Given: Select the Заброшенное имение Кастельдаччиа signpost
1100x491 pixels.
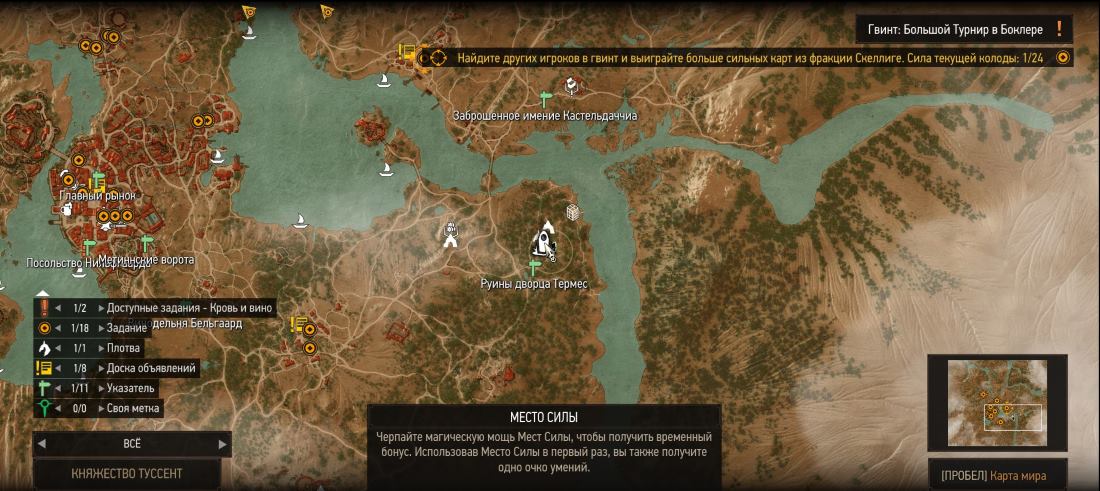Looking at the screenshot, I should 545,99.
